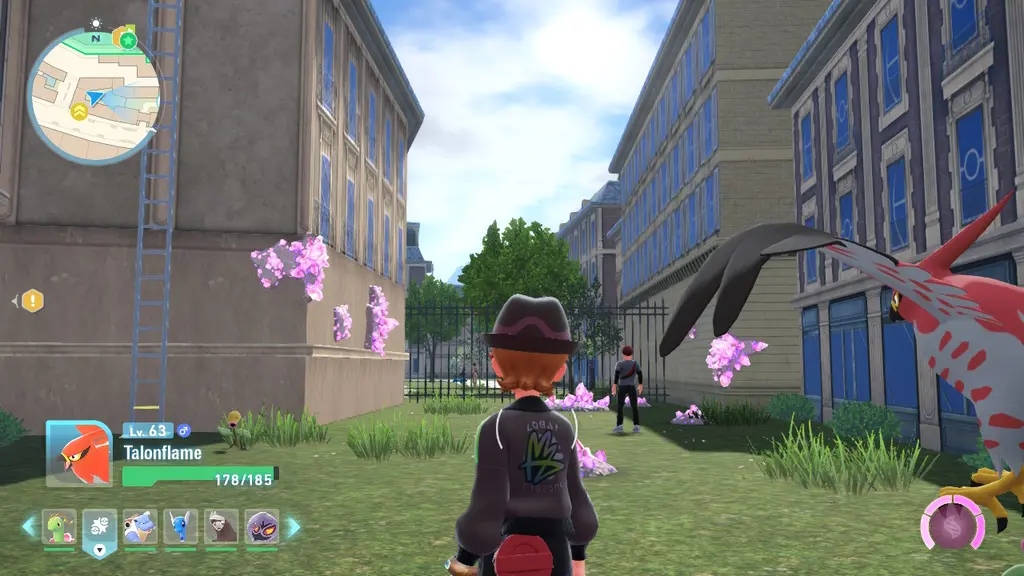The image size is (1024, 576).
Task: Click the left arrow of party bar
Action: coord(28,526)
